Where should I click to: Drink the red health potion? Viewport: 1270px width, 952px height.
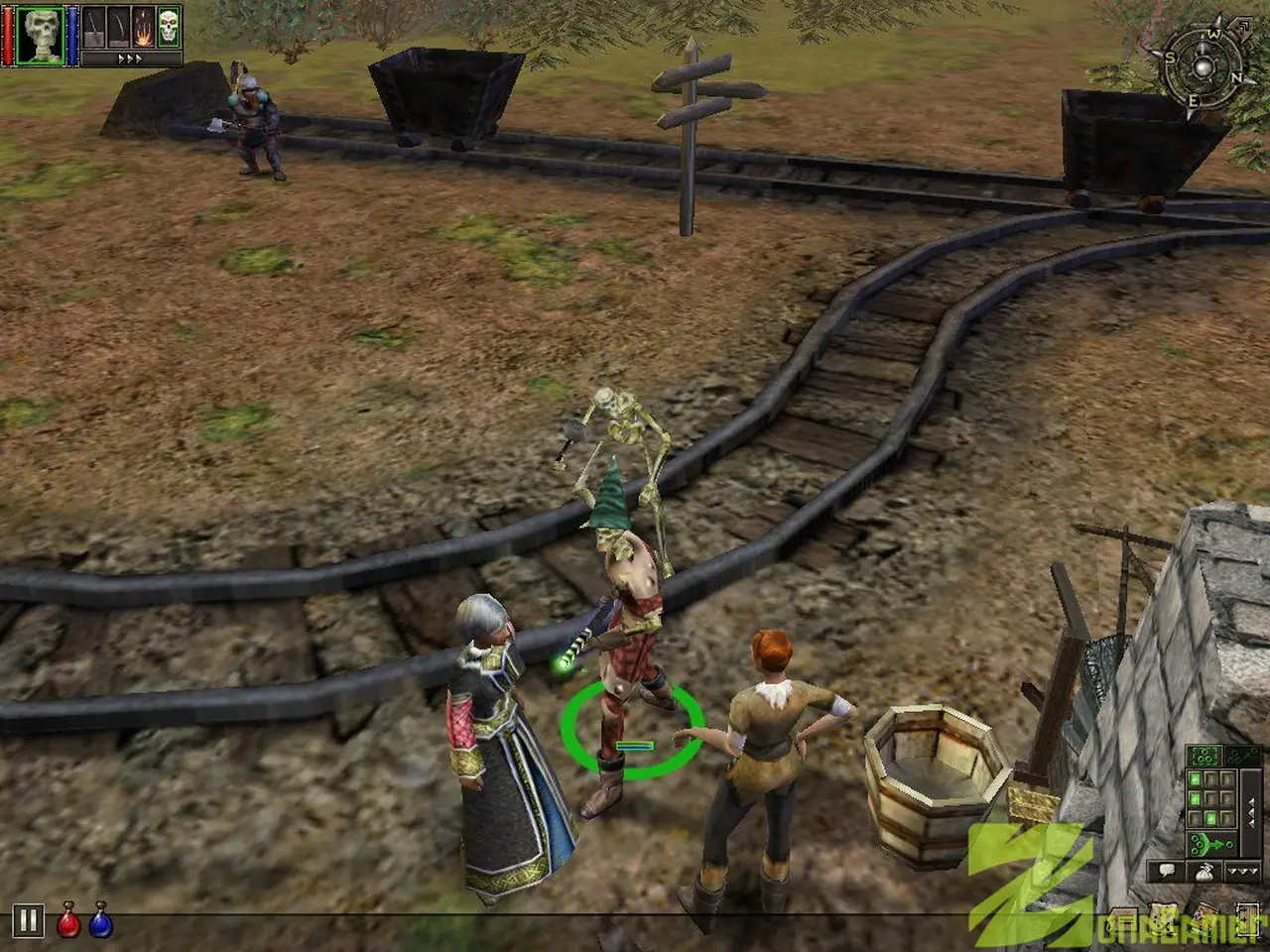tap(67, 919)
